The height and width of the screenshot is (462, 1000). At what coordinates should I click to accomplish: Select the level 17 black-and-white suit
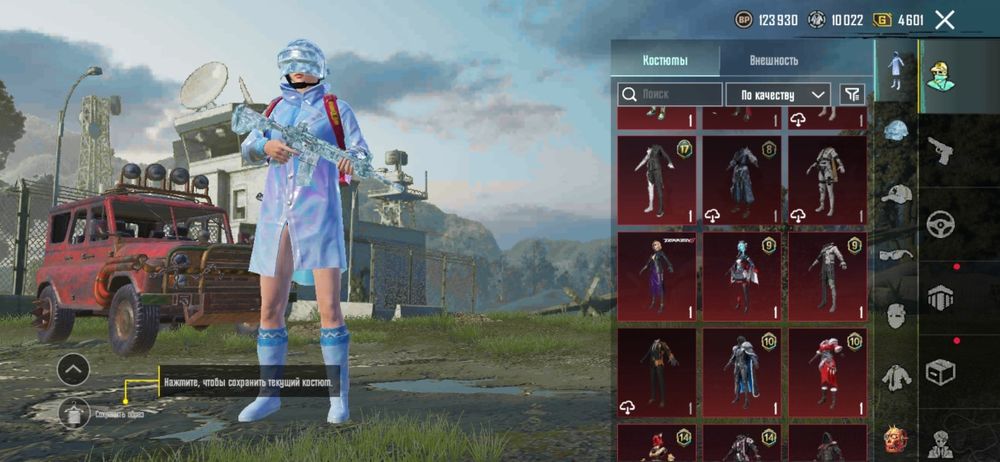656,180
